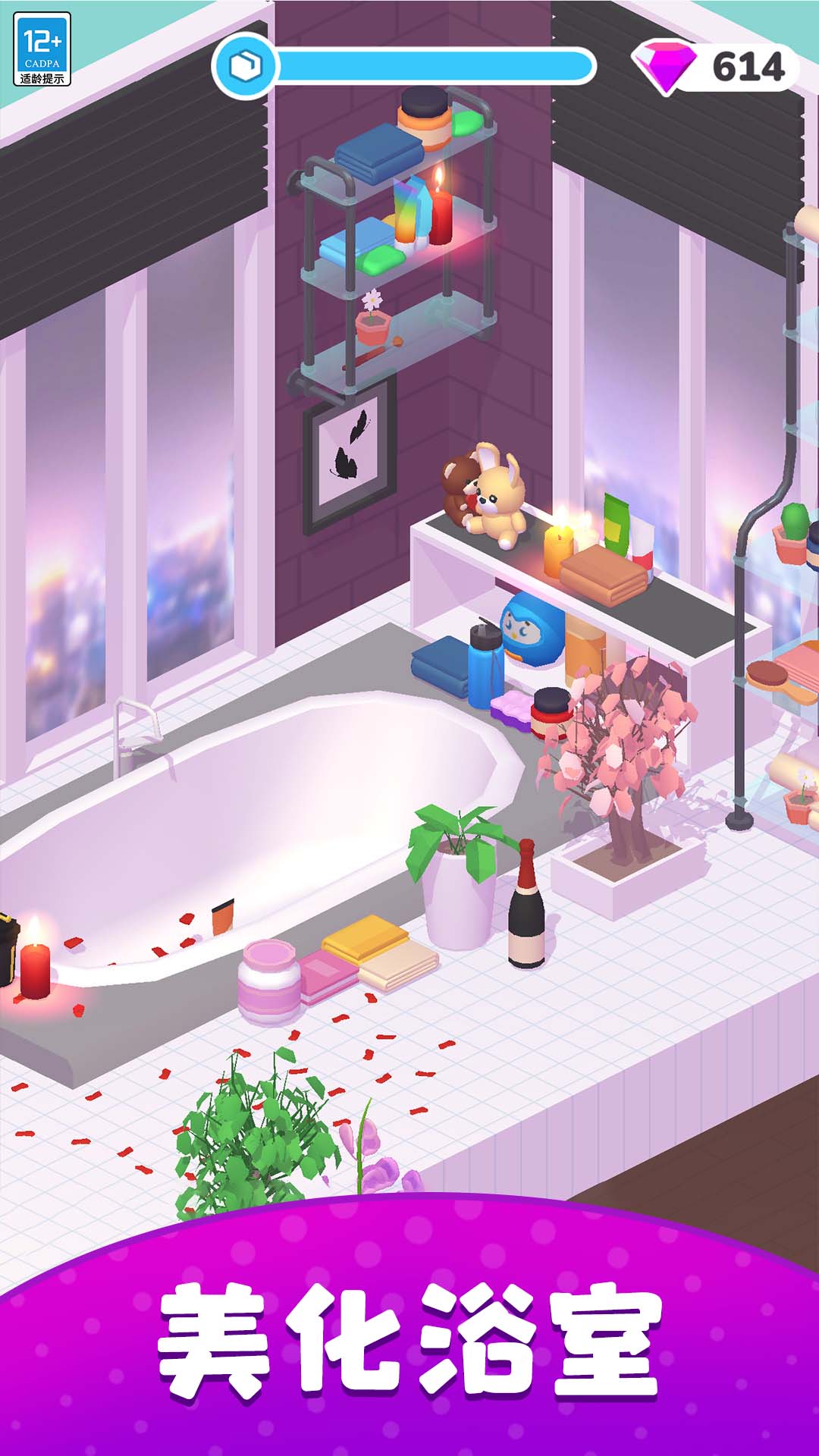Tap the 12+ CADPA age rating badge

(42, 49)
